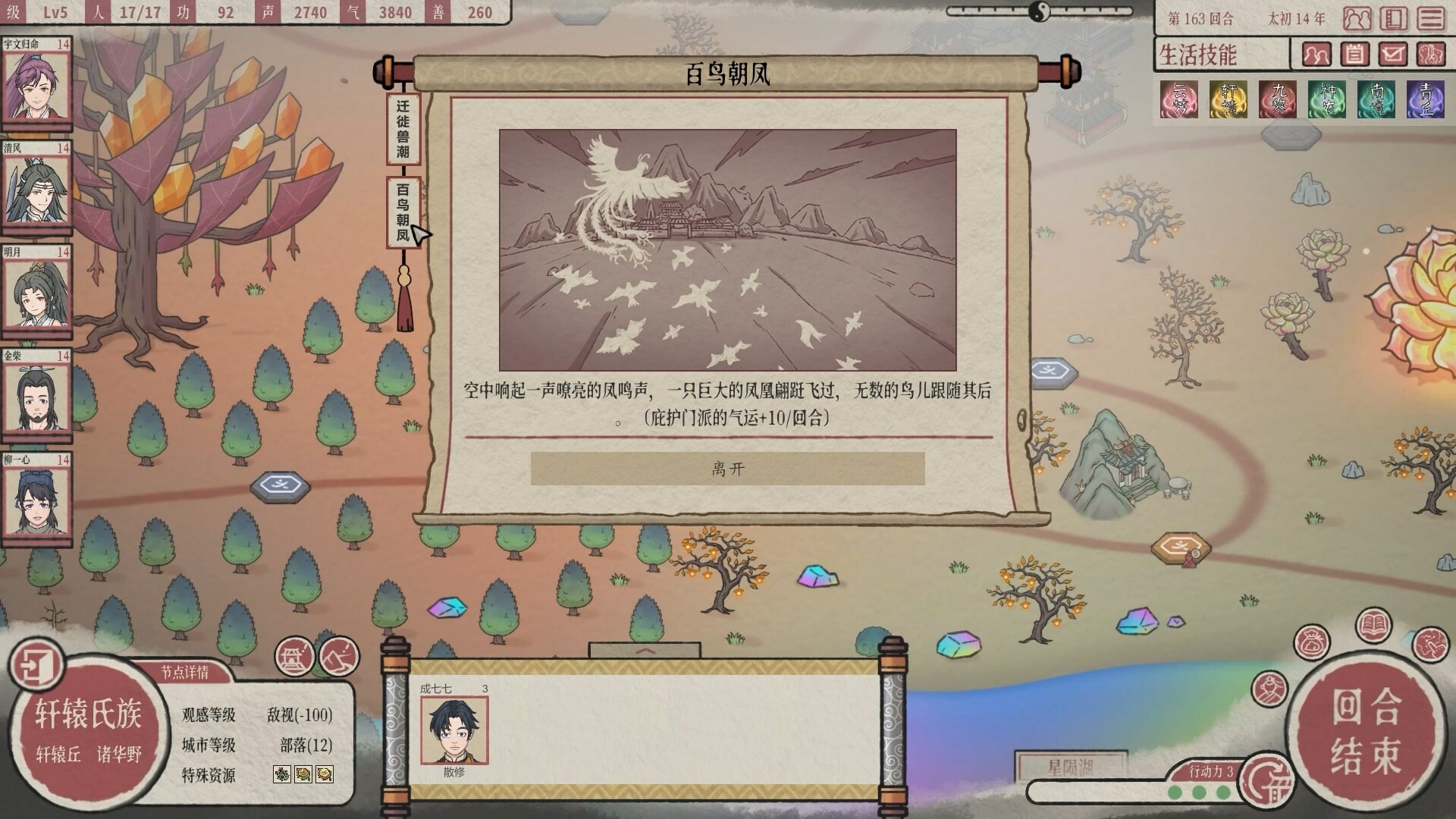The width and height of the screenshot is (1456, 819).
Task: Click the yin-yang music bar top center
Action: tap(1039, 13)
